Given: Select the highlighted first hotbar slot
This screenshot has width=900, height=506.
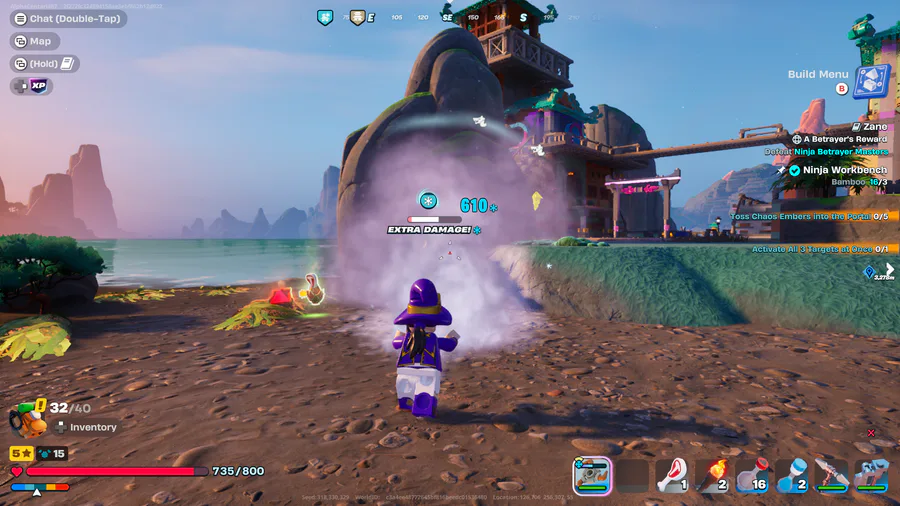Looking at the screenshot, I should point(593,475).
